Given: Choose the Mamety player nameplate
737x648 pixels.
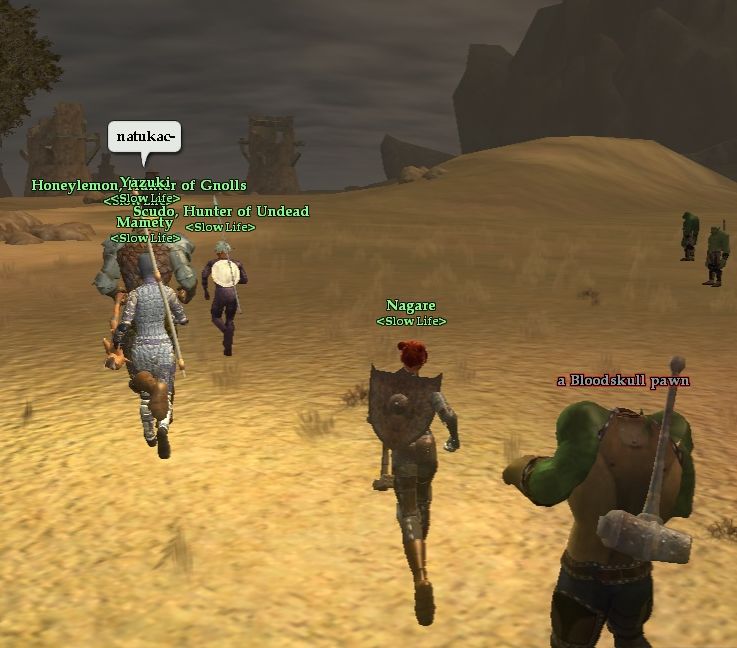Looking at the screenshot, I should pyautogui.click(x=144, y=223).
